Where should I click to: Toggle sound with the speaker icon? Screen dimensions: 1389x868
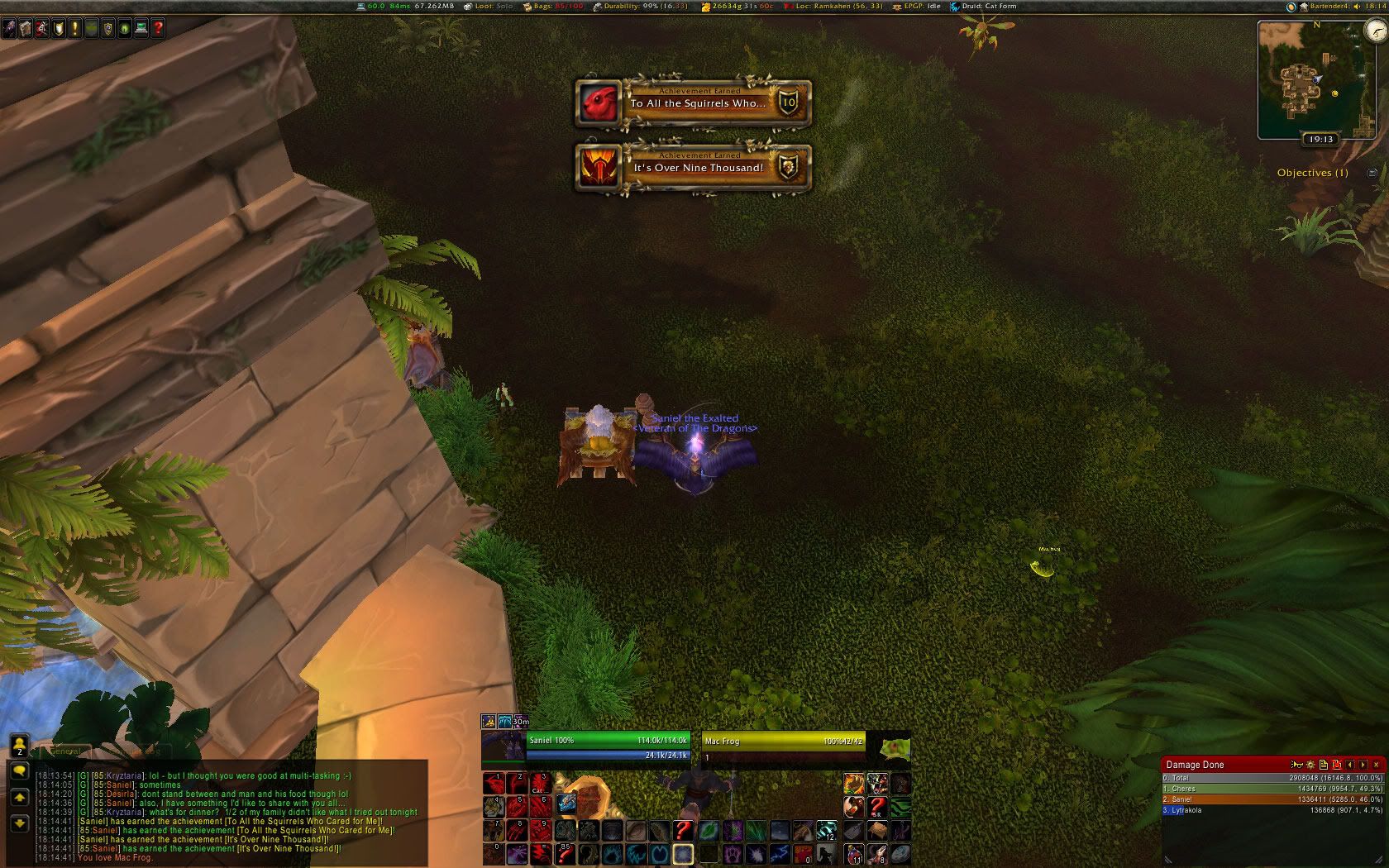[1358, 6]
